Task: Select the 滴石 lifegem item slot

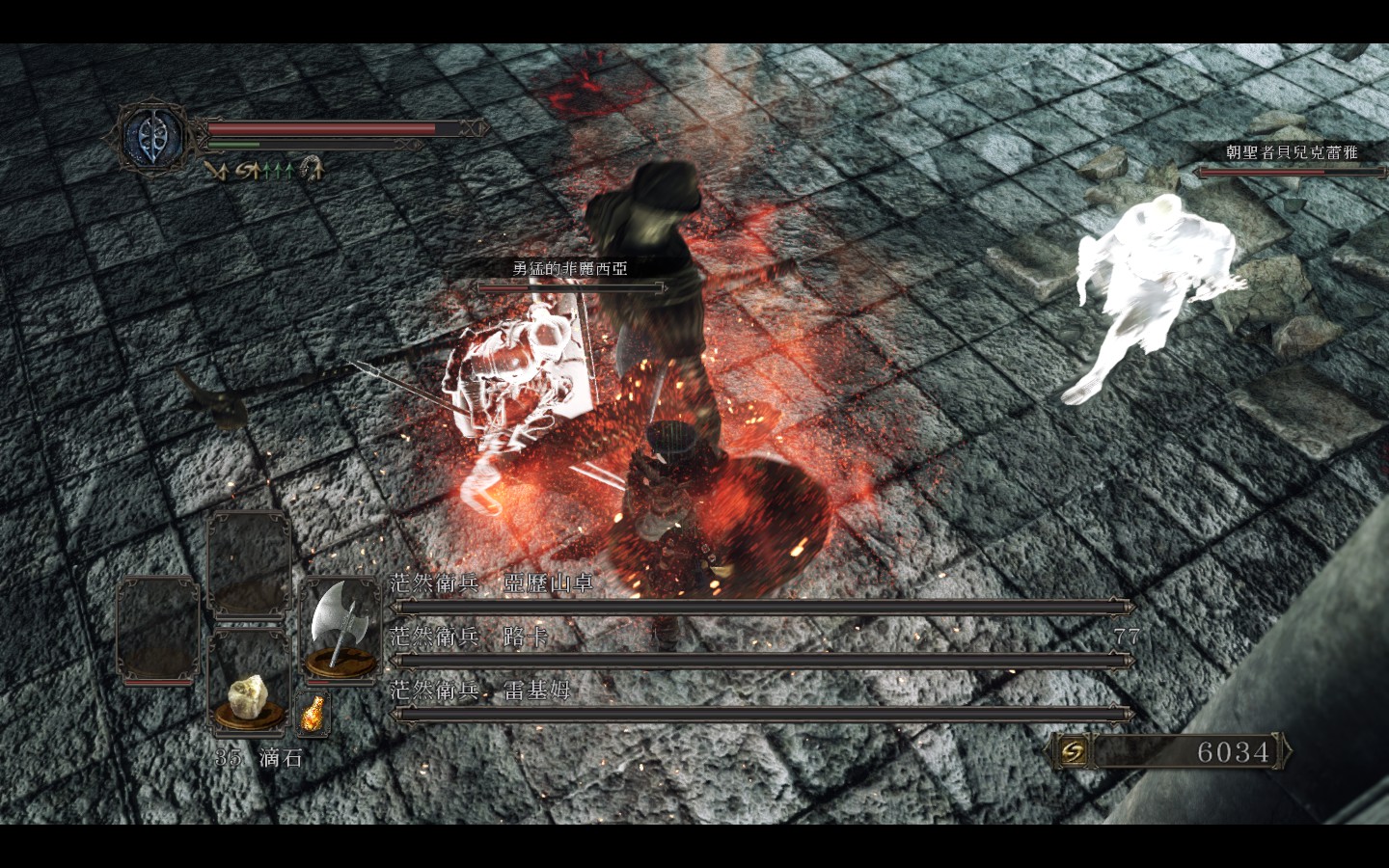Action: tap(250, 694)
